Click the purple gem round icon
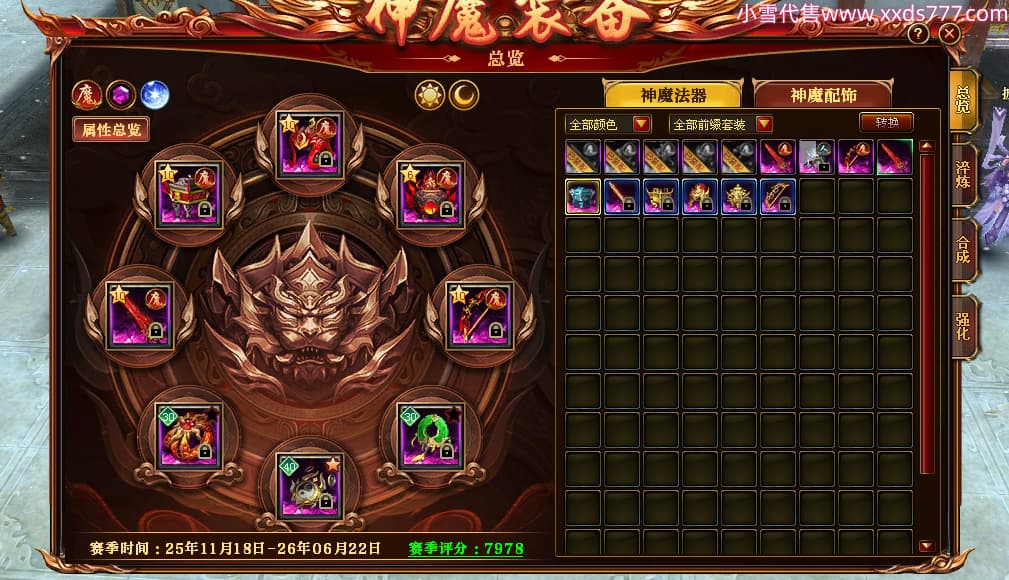This screenshot has width=1009, height=580. (x=121, y=95)
